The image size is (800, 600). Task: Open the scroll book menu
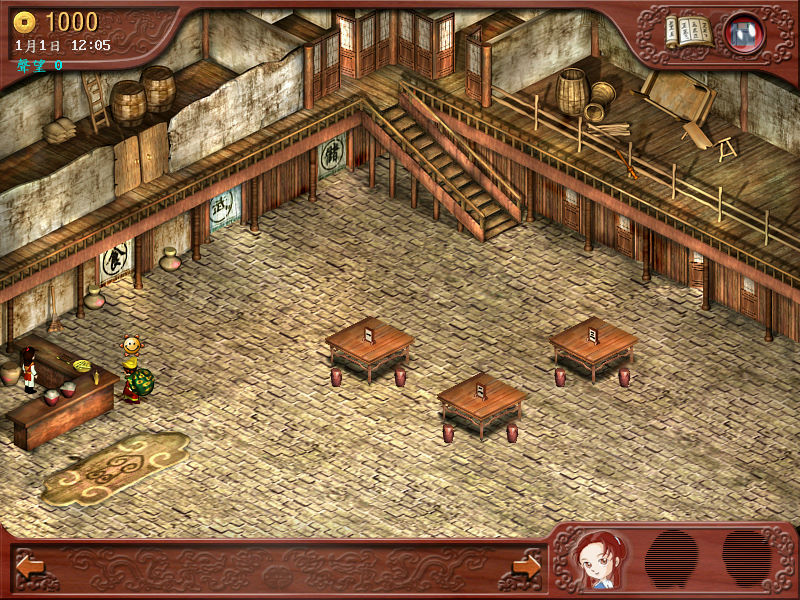[690, 31]
